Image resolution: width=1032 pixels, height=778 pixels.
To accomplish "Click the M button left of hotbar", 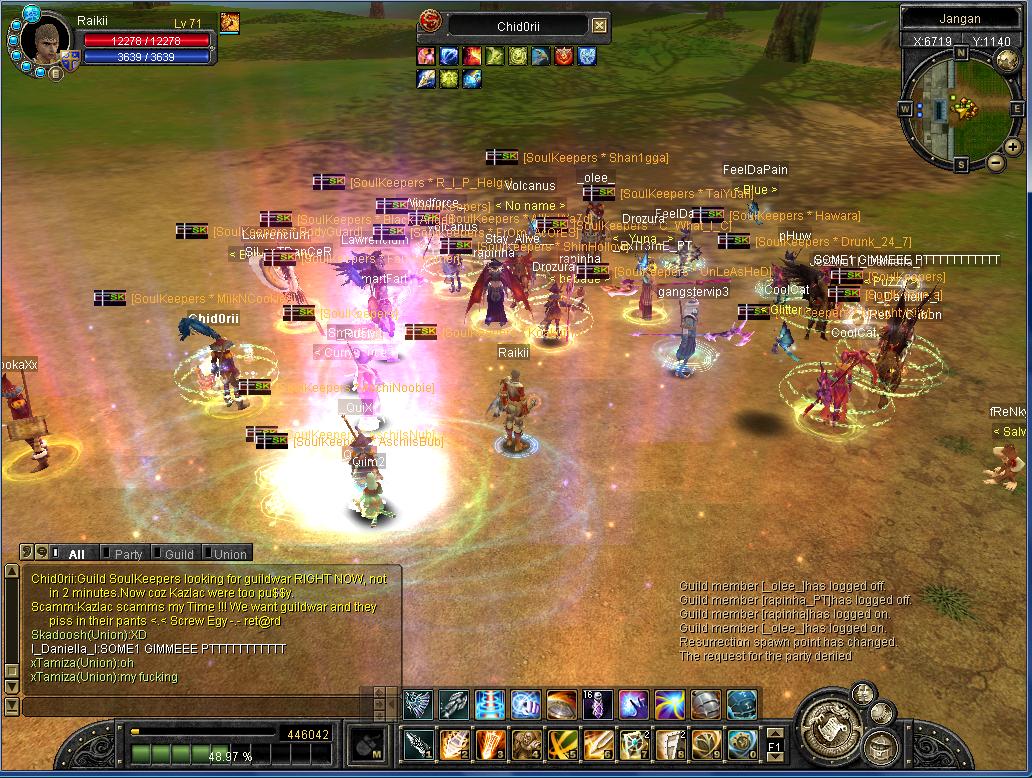I will pyautogui.click(x=367, y=745).
